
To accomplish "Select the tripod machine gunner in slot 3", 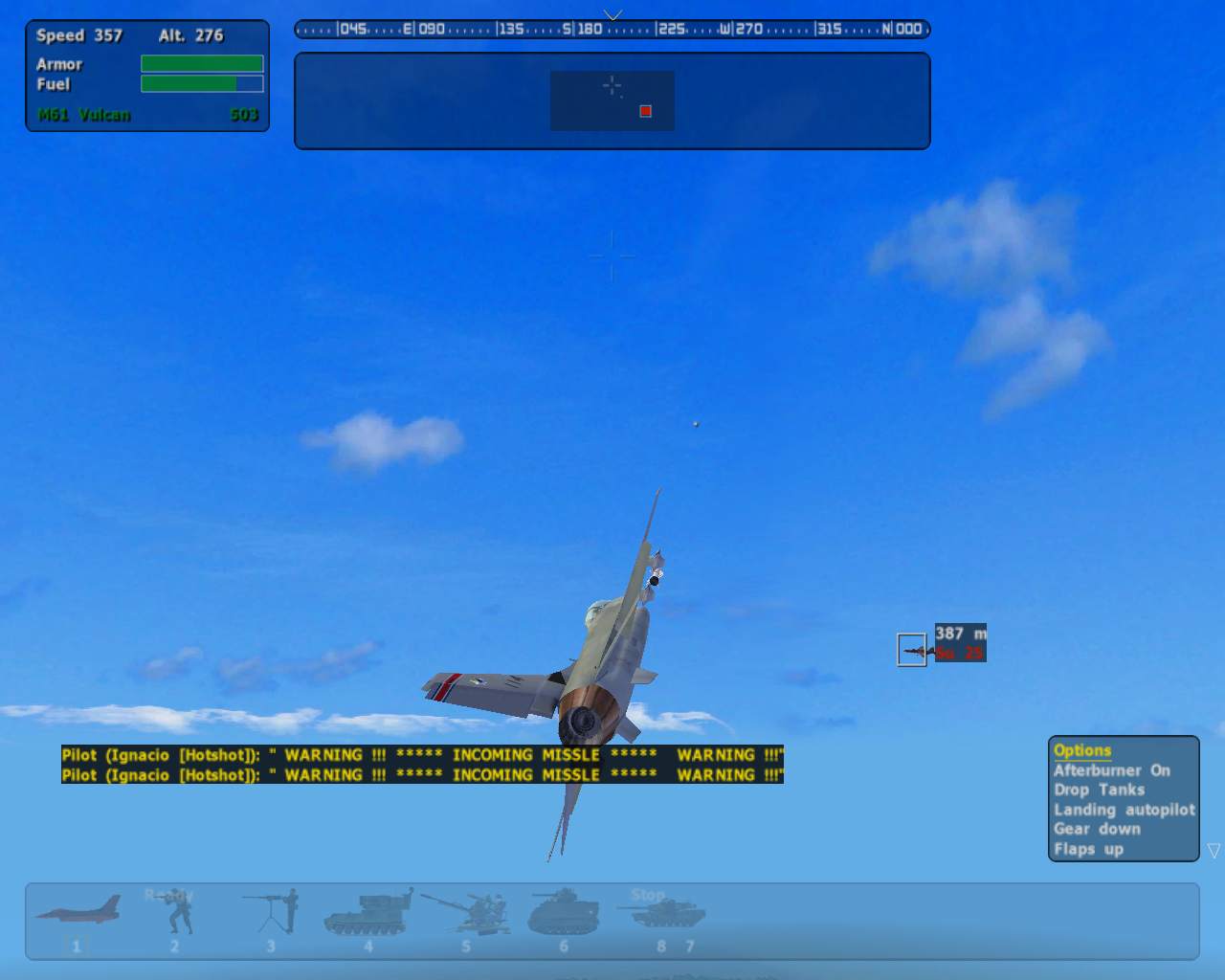I will click(273, 912).
